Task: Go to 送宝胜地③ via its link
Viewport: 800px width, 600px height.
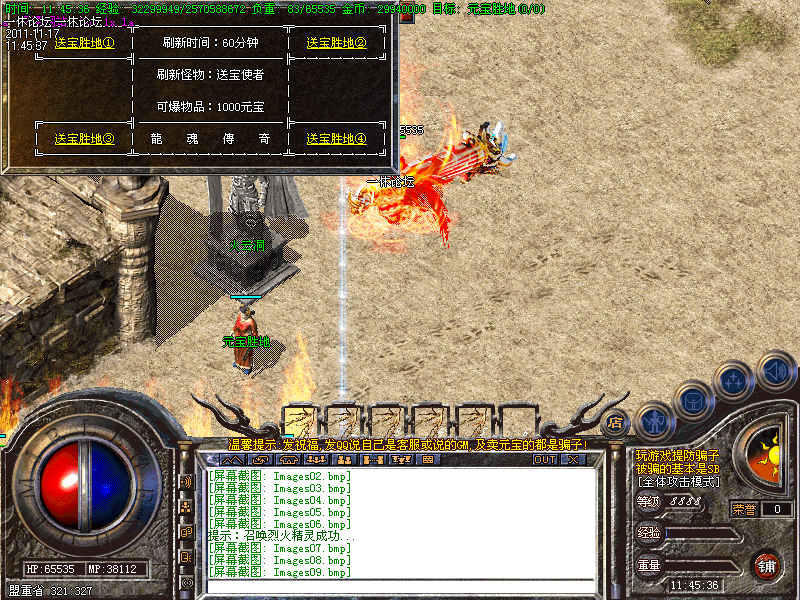Action: (x=85, y=139)
